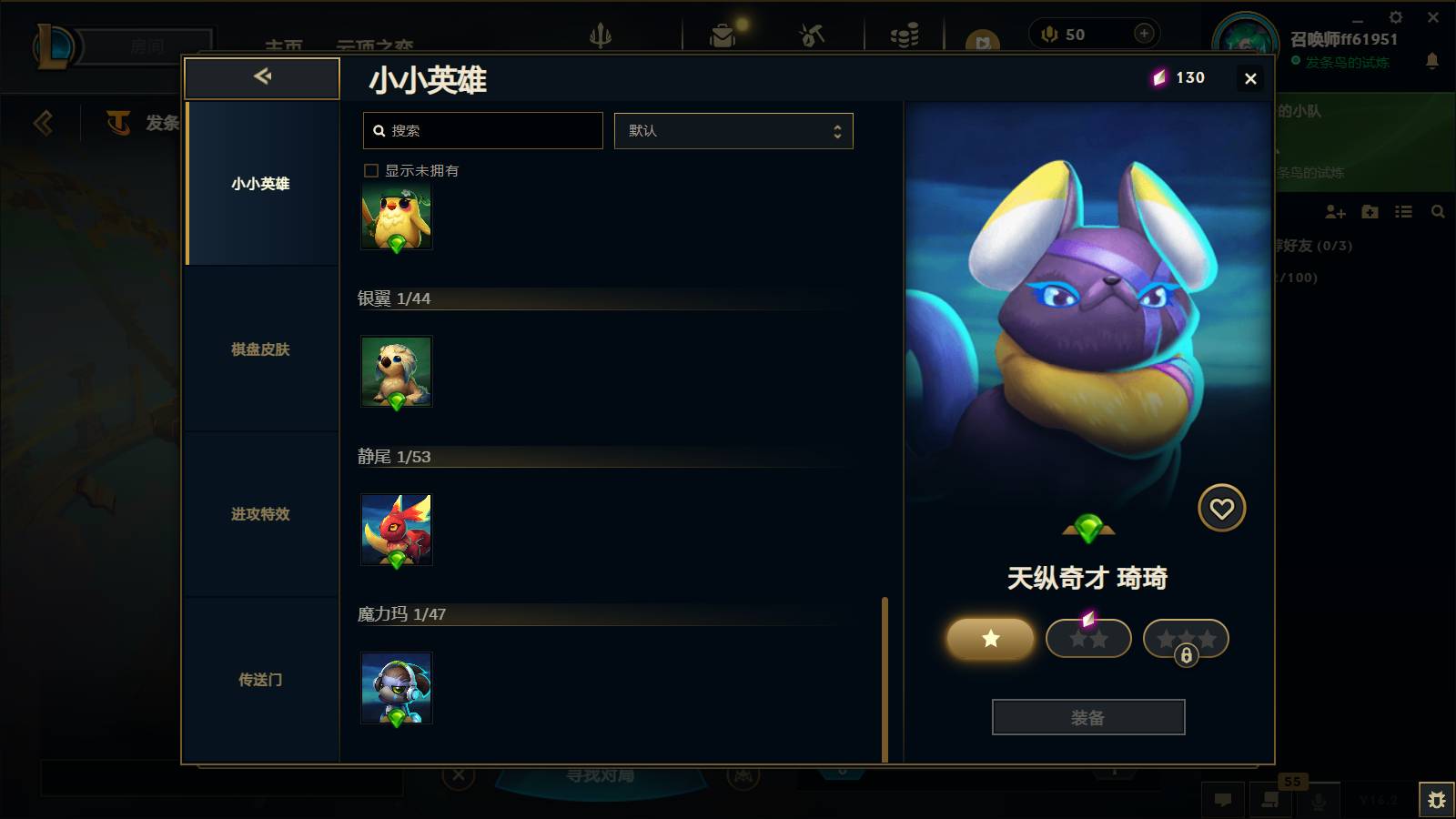This screenshot has width=1456, height=819.
Task: Favorite 琦琦 using the heart icon
Action: (x=1222, y=508)
